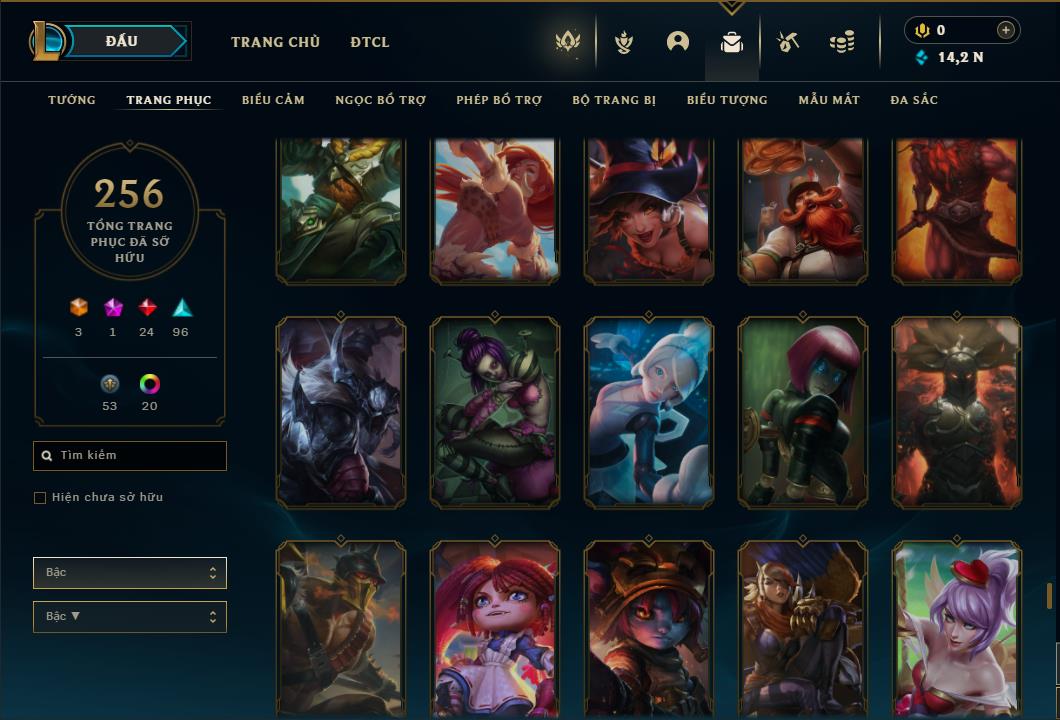1060x720 pixels.
Task: Switch to the TƯỚNG tab
Action: 72,100
